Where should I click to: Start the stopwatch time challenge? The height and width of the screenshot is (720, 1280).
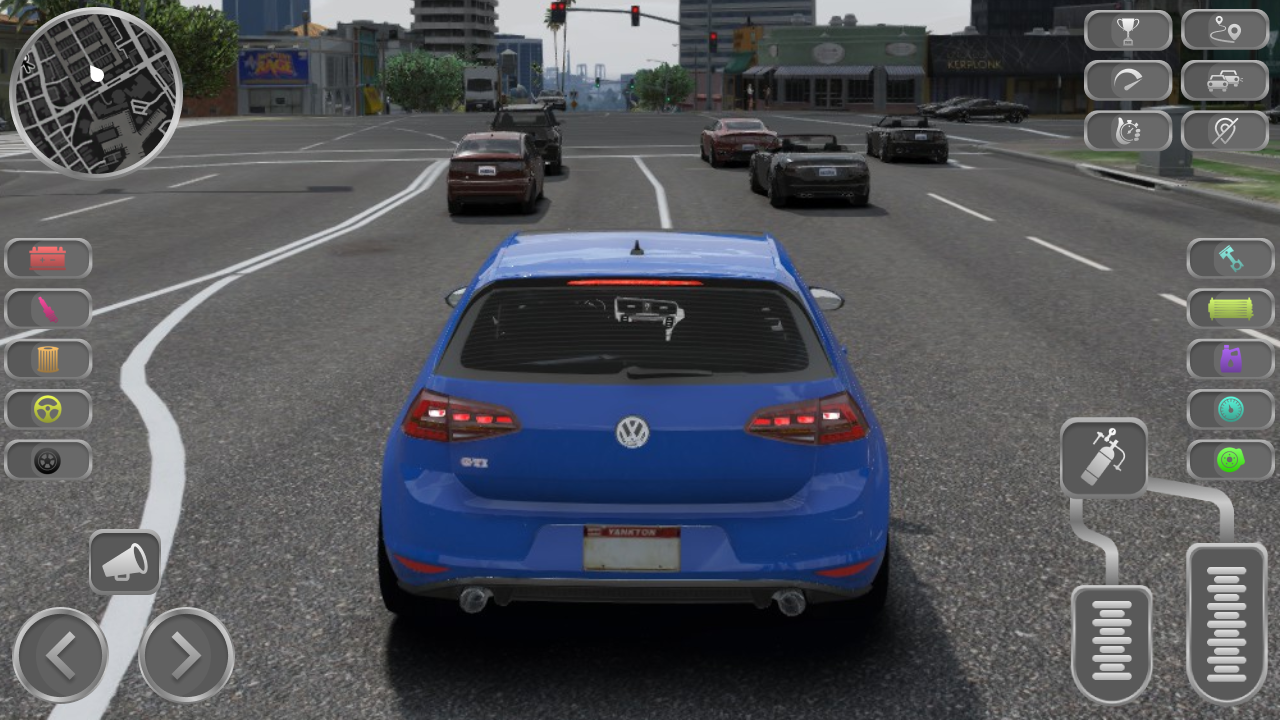click(x=1128, y=130)
